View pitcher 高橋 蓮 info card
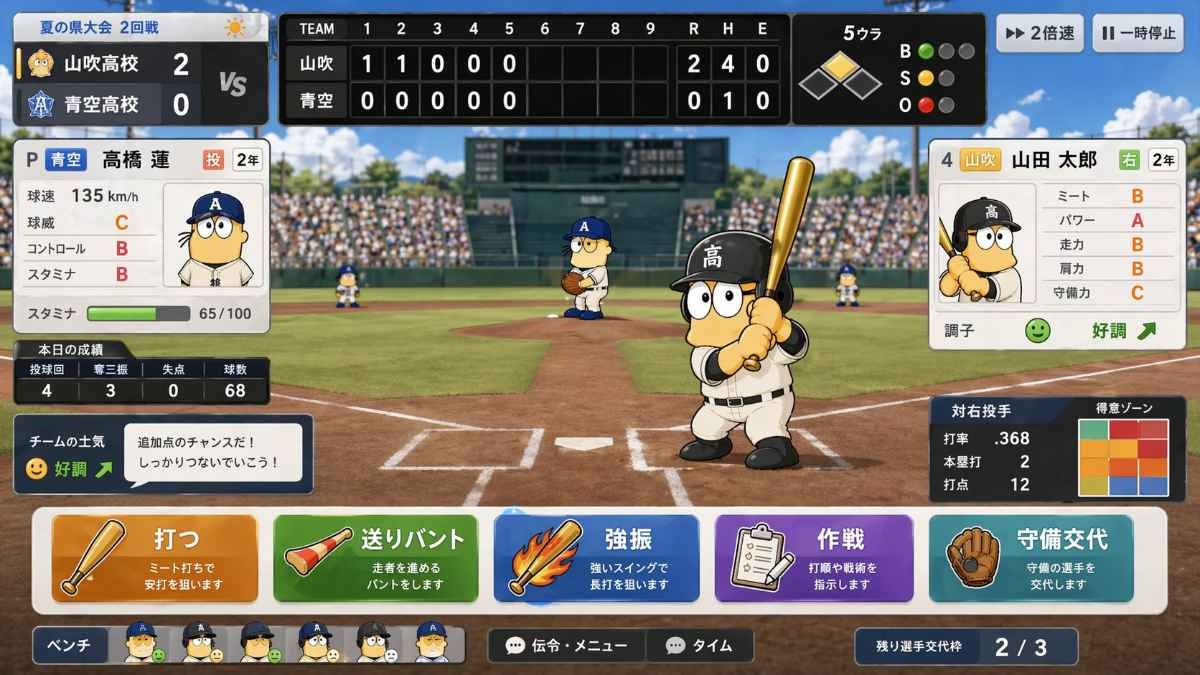 pyautogui.click(x=141, y=235)
